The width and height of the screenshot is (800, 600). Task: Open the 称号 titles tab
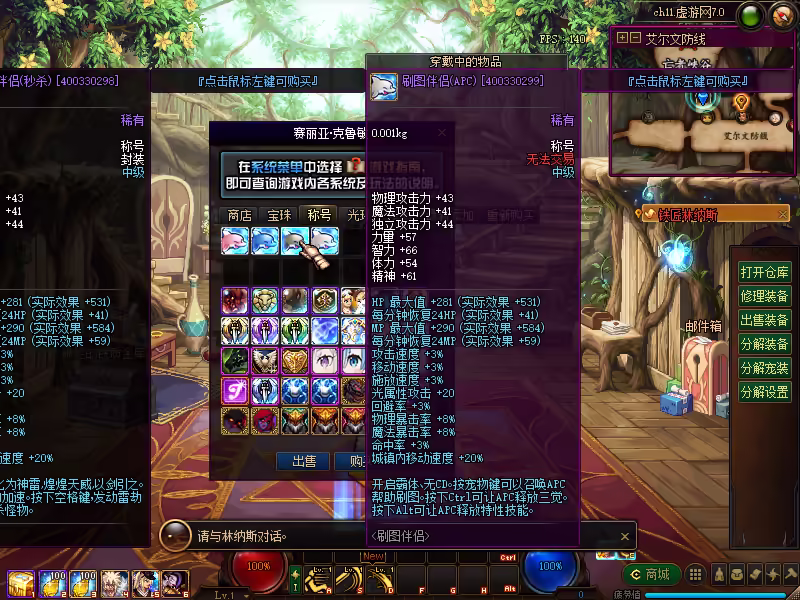click(319, 215)
